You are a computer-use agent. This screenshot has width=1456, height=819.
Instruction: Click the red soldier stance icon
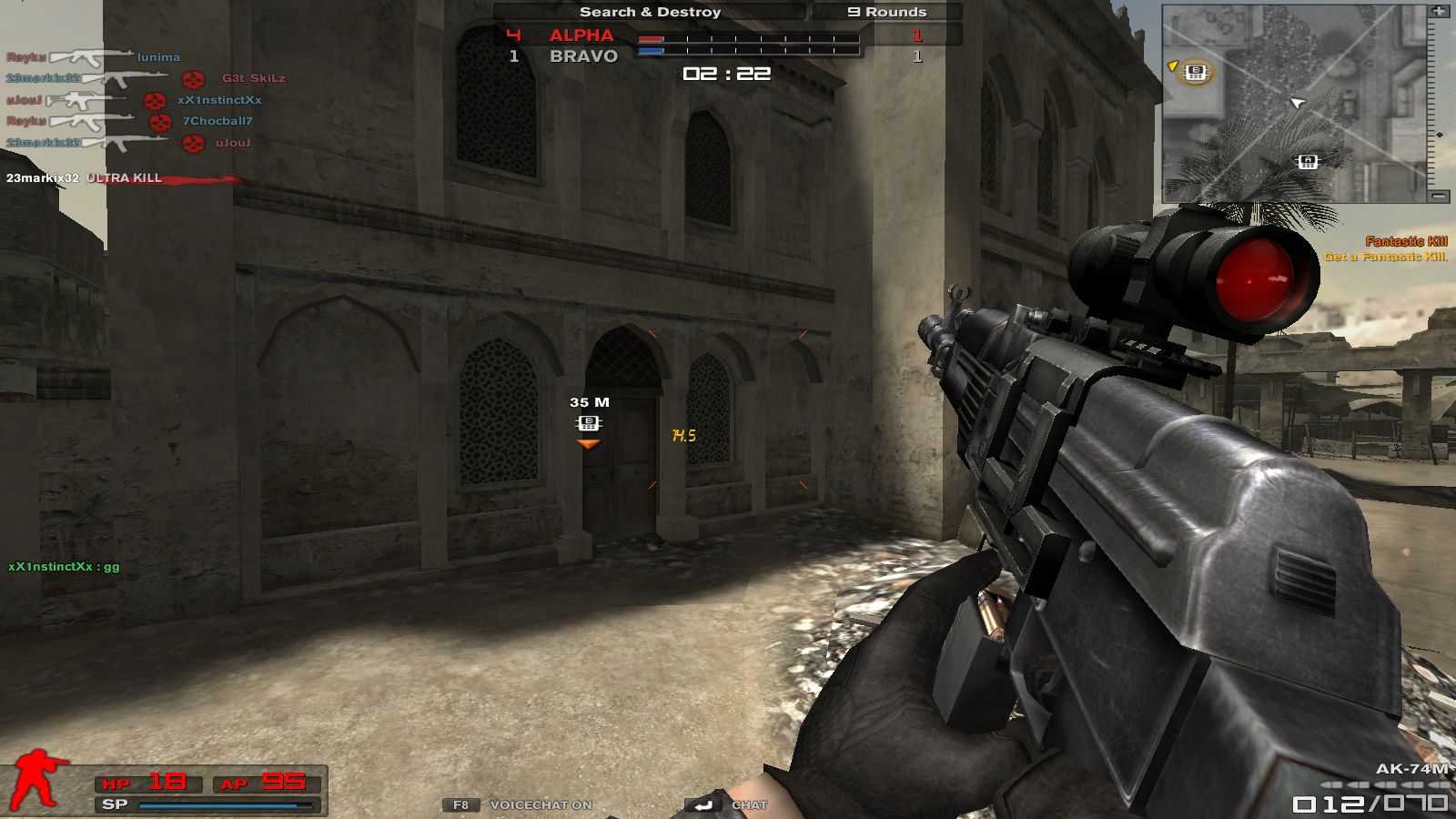click(x=36, y=779)
